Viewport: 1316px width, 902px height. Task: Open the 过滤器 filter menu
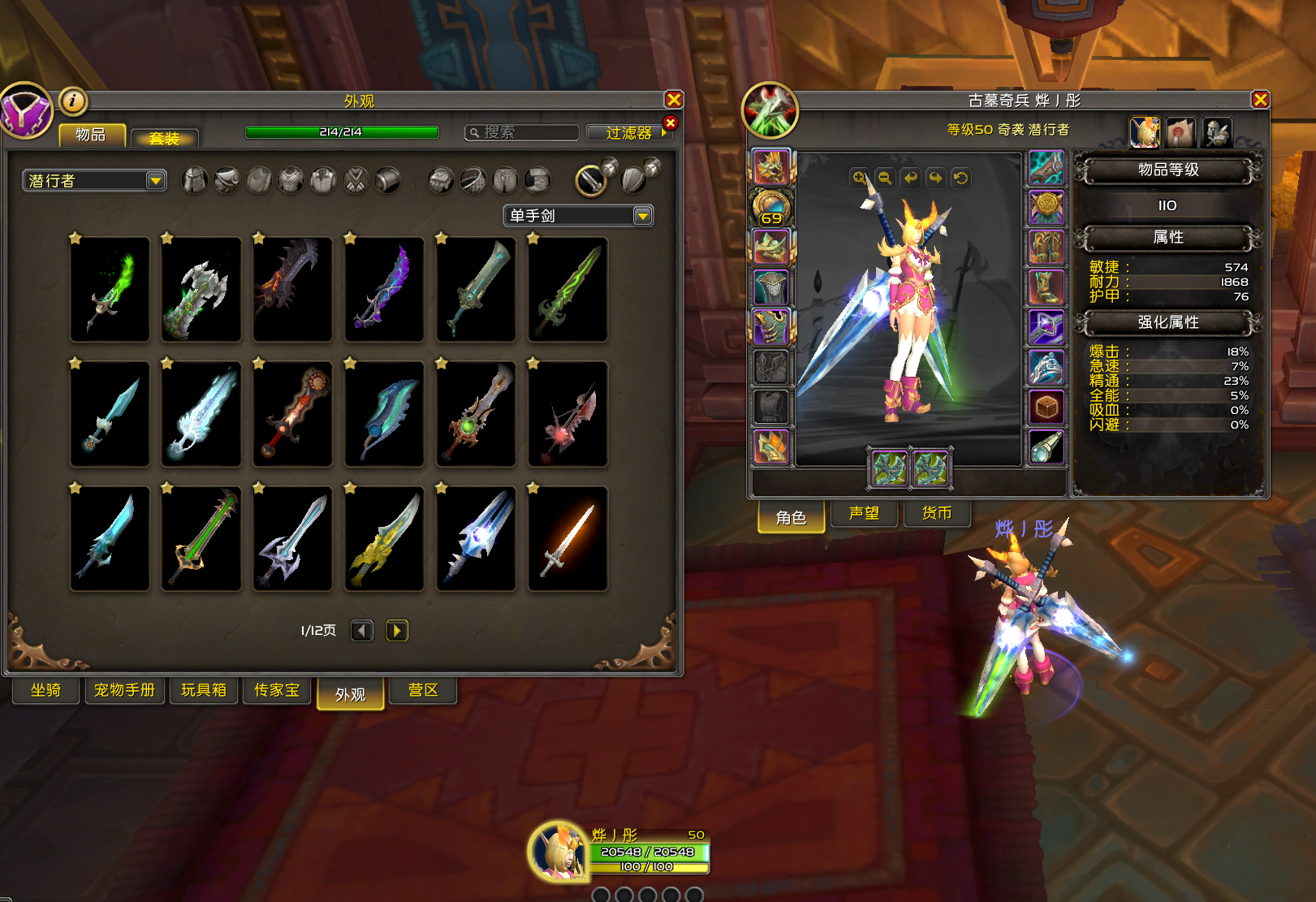click(629, 133)
